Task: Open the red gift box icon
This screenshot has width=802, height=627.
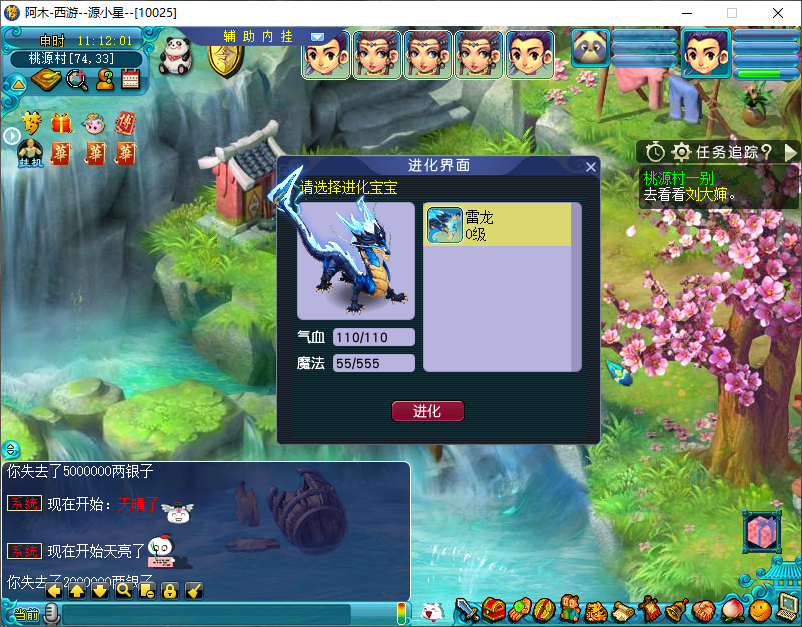Action: click(x=62, y=124)
